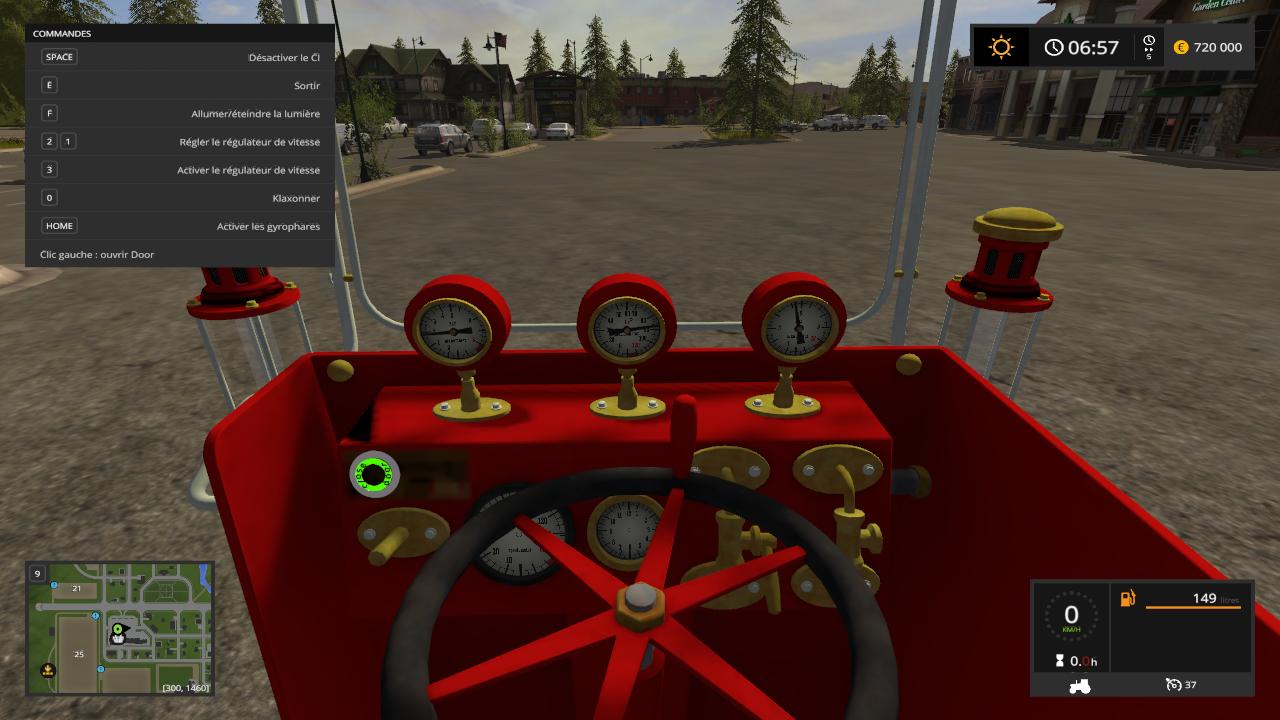Toggle the cruise control speed icon
This screenshot has width=1280, height=720.
(1173, 685)
